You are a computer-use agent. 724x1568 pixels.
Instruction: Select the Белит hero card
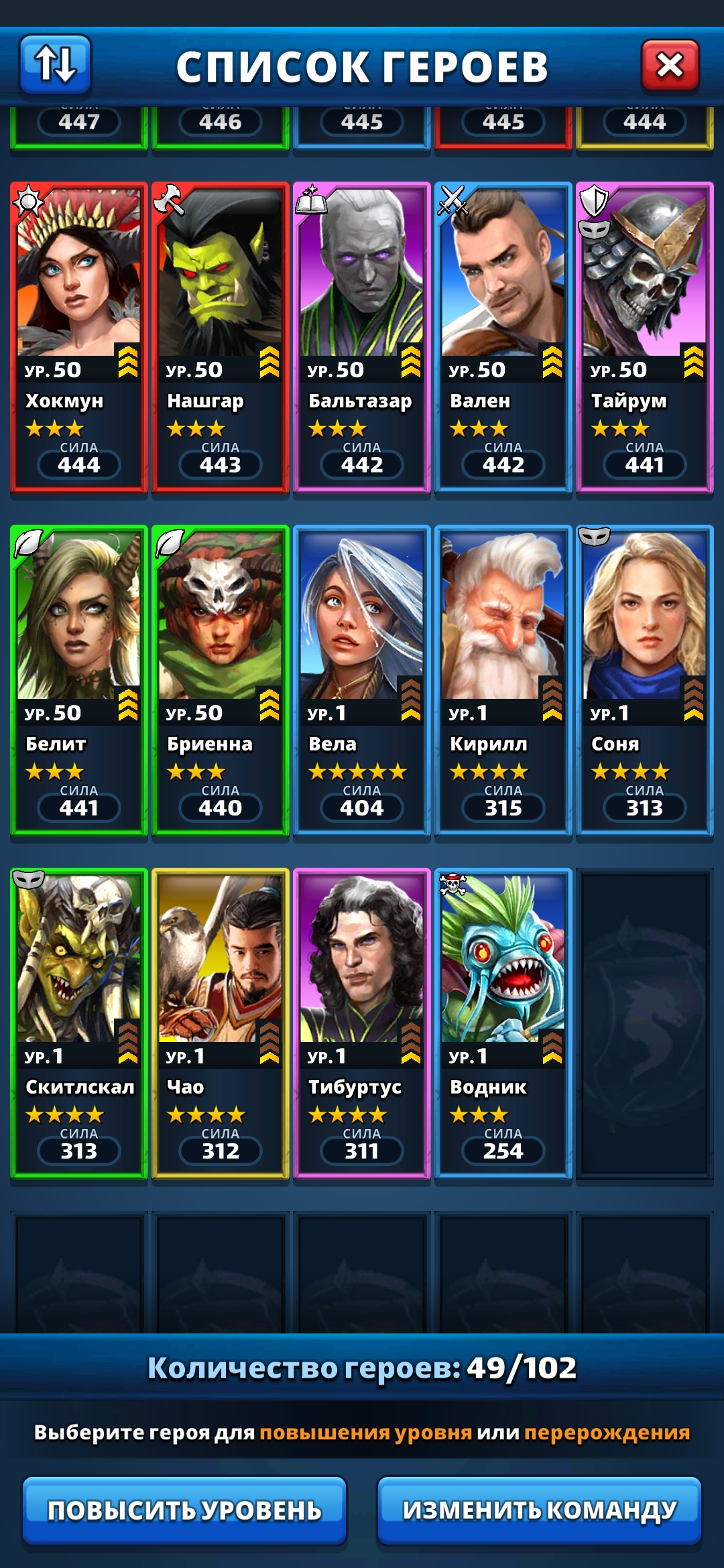tap(78, 678)
